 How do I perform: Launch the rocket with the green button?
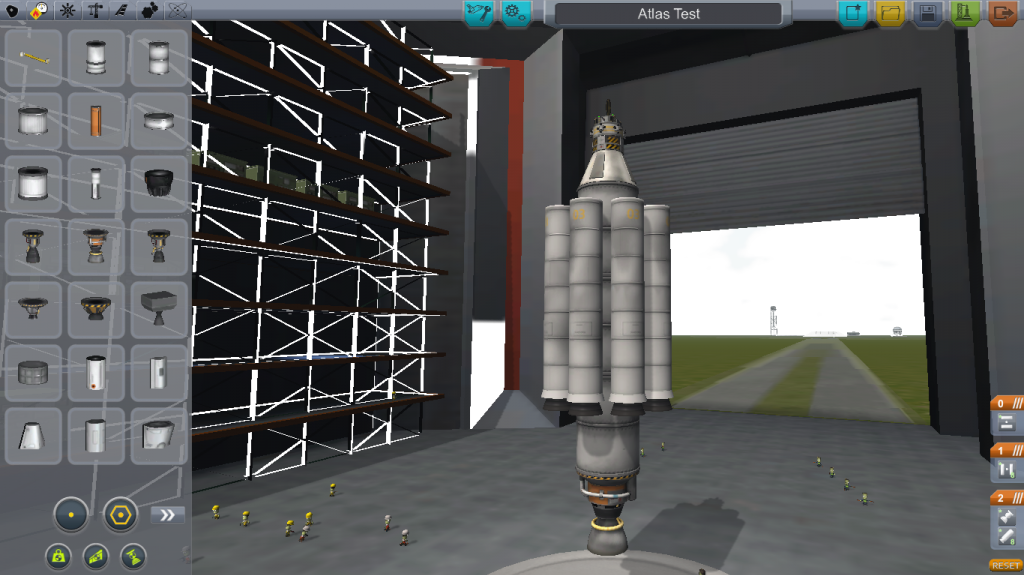pyautogui.click(x=965, y=13)
